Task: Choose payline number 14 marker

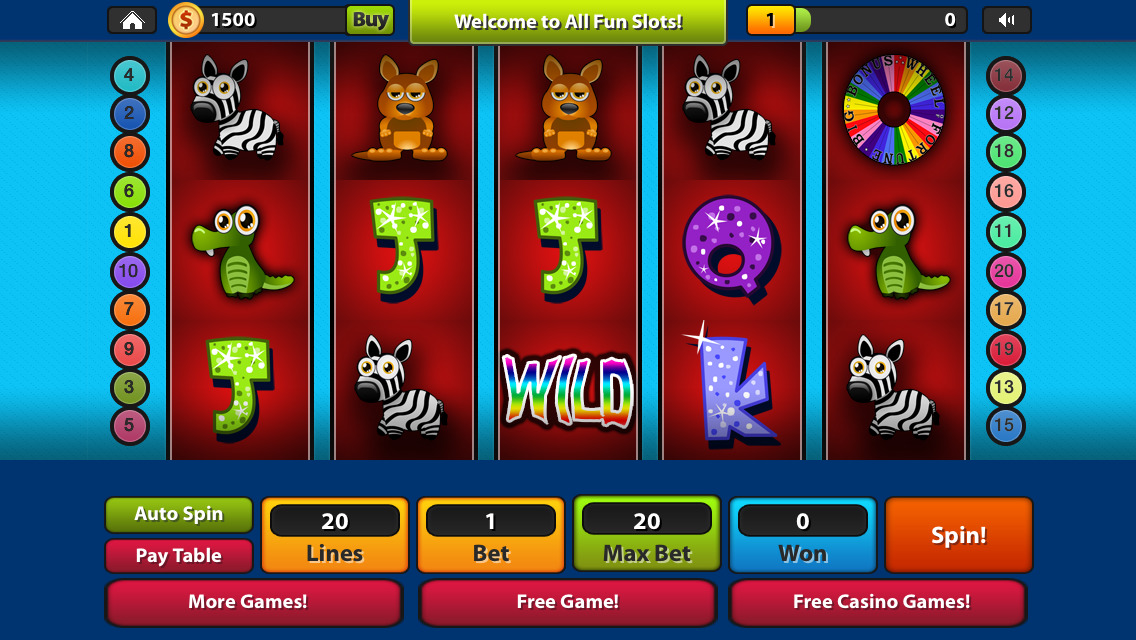Action: click(x=1004, y=75)
